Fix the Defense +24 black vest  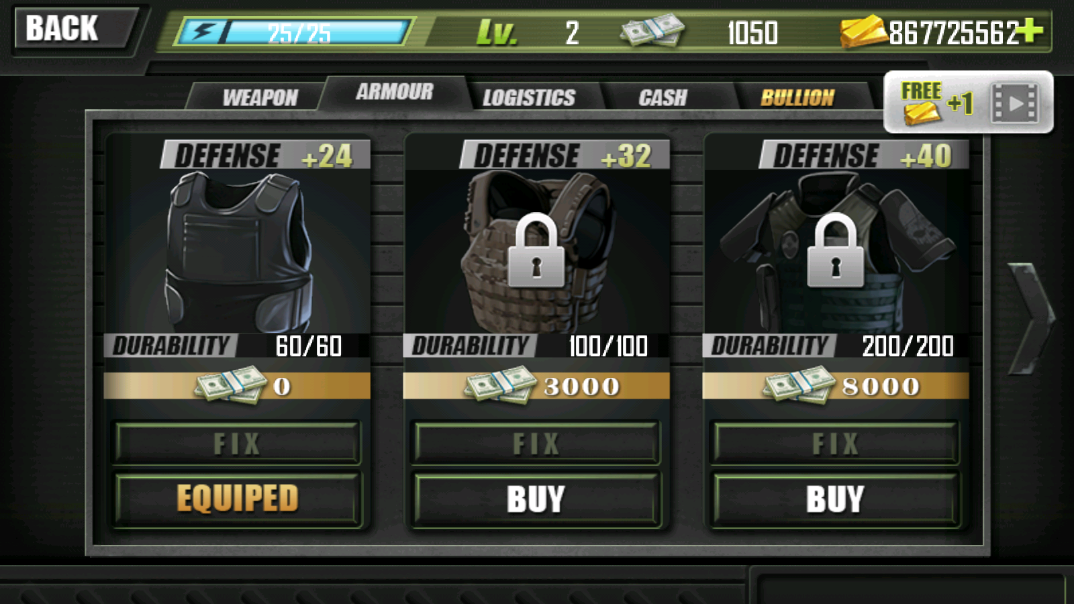tap(237, 443)
